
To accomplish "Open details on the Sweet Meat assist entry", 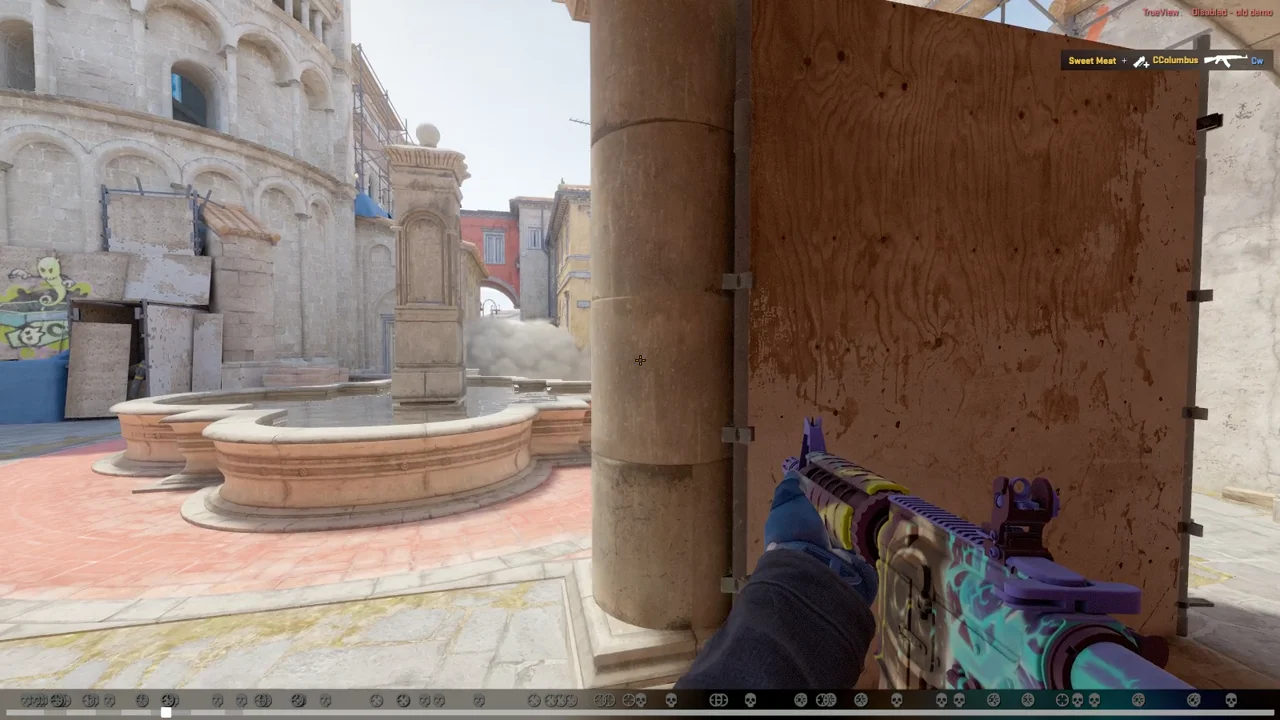I will [x=1092, y=60].
